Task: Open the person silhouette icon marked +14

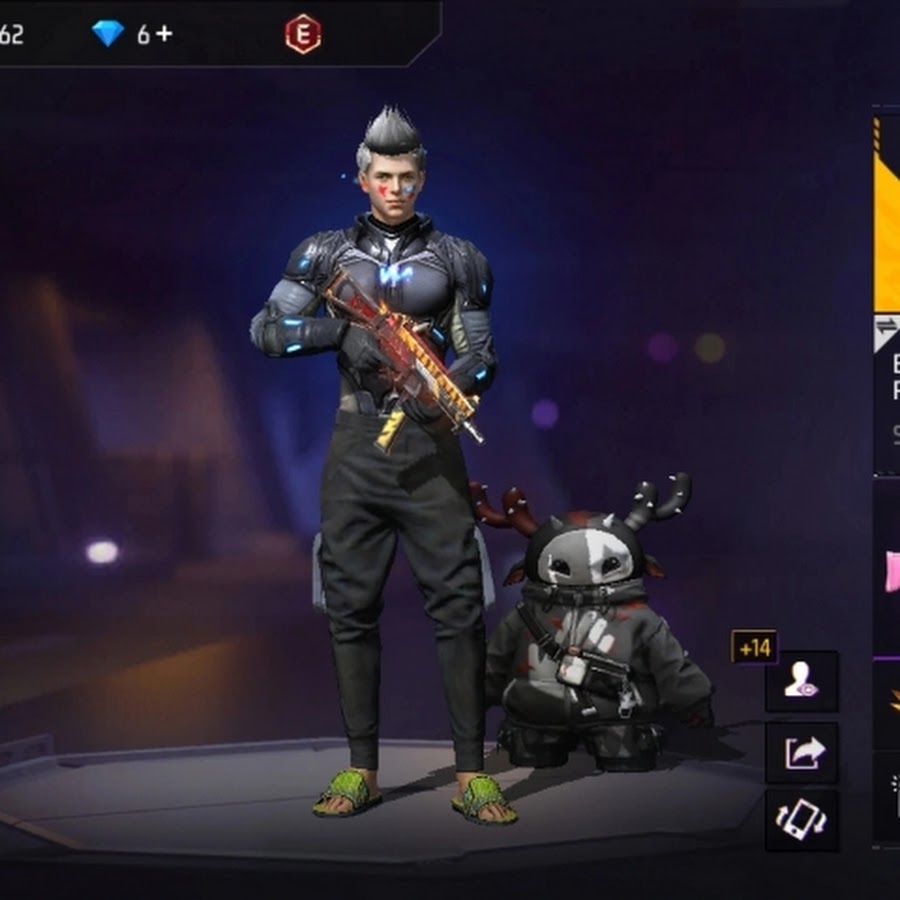Action: tap(801, 682)
